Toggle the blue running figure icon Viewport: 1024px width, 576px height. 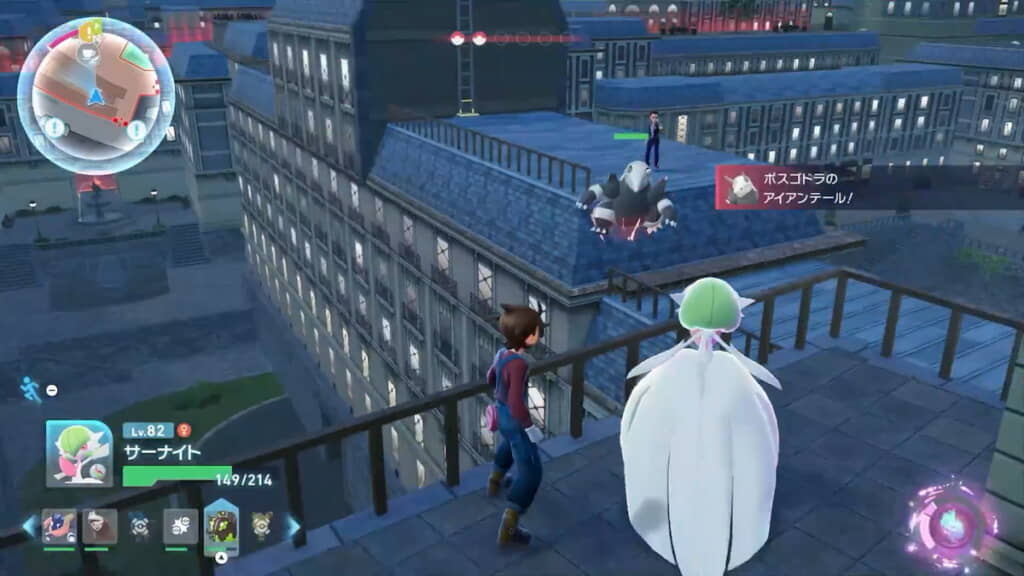31,389
